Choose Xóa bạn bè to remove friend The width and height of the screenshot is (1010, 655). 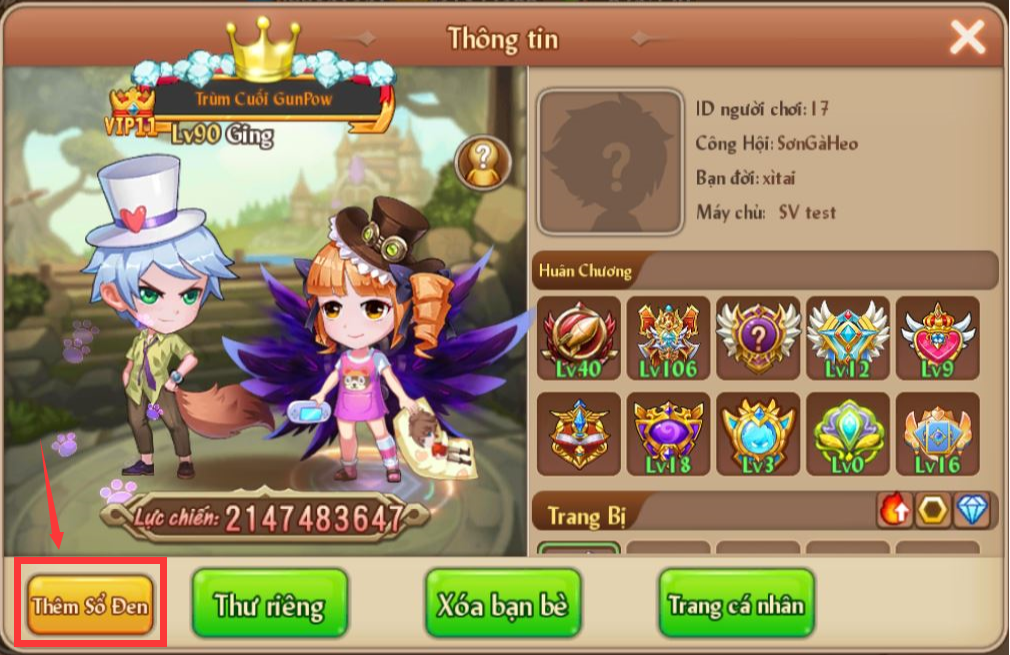click(503, 604)
